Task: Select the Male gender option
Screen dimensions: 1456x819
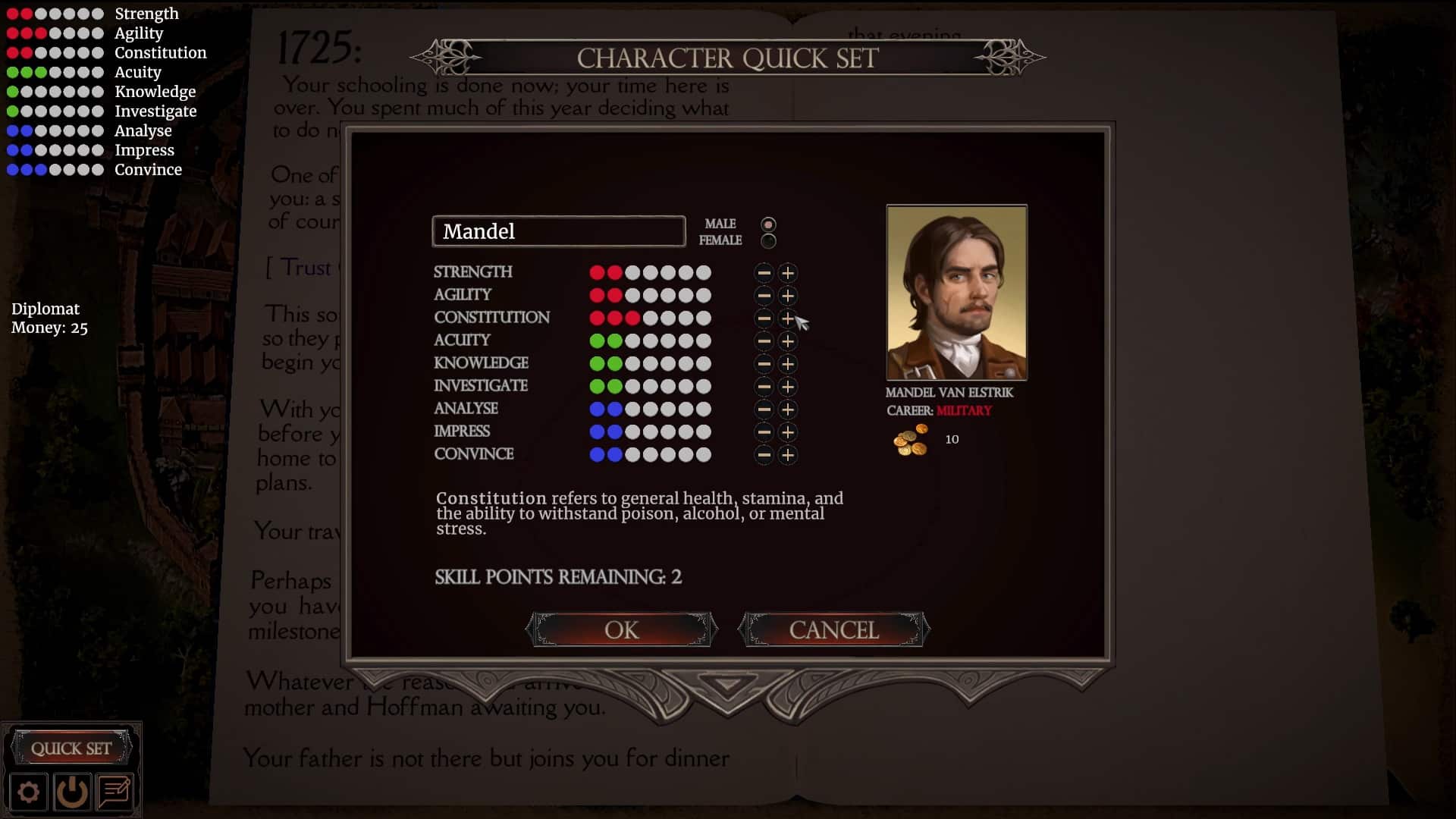Action: coord(768,224)
